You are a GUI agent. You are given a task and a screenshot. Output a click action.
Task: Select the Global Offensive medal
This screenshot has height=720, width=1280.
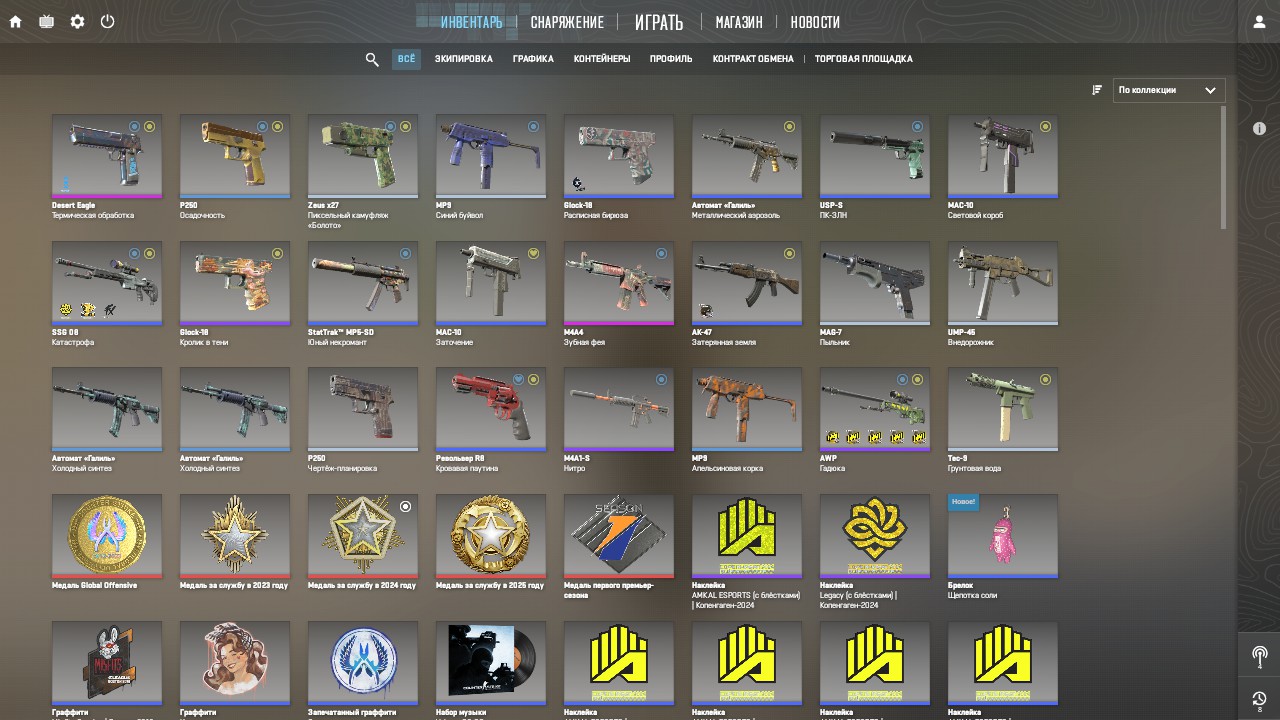click(x=107, y=535)
